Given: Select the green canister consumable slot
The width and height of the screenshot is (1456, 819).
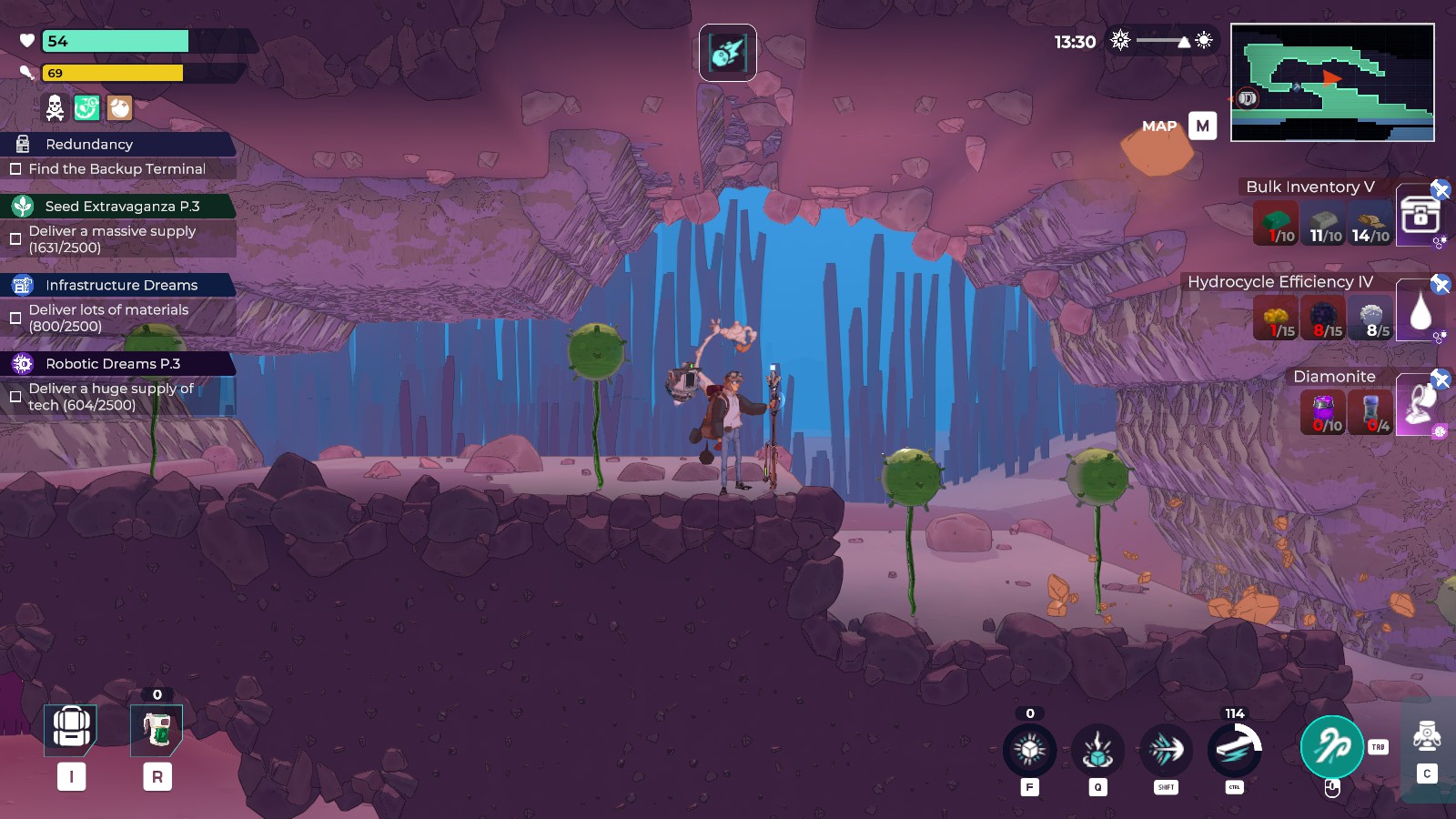Looking at the screenshot, I should pos(157,730).
